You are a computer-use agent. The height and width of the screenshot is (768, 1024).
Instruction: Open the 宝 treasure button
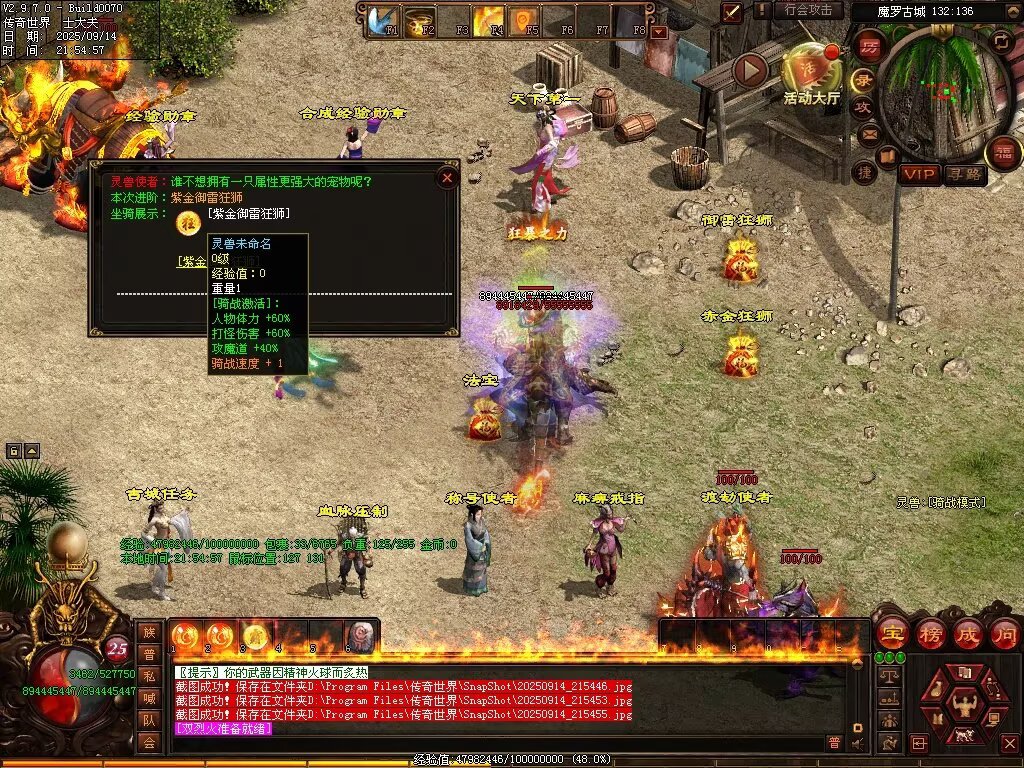point(891,633)
